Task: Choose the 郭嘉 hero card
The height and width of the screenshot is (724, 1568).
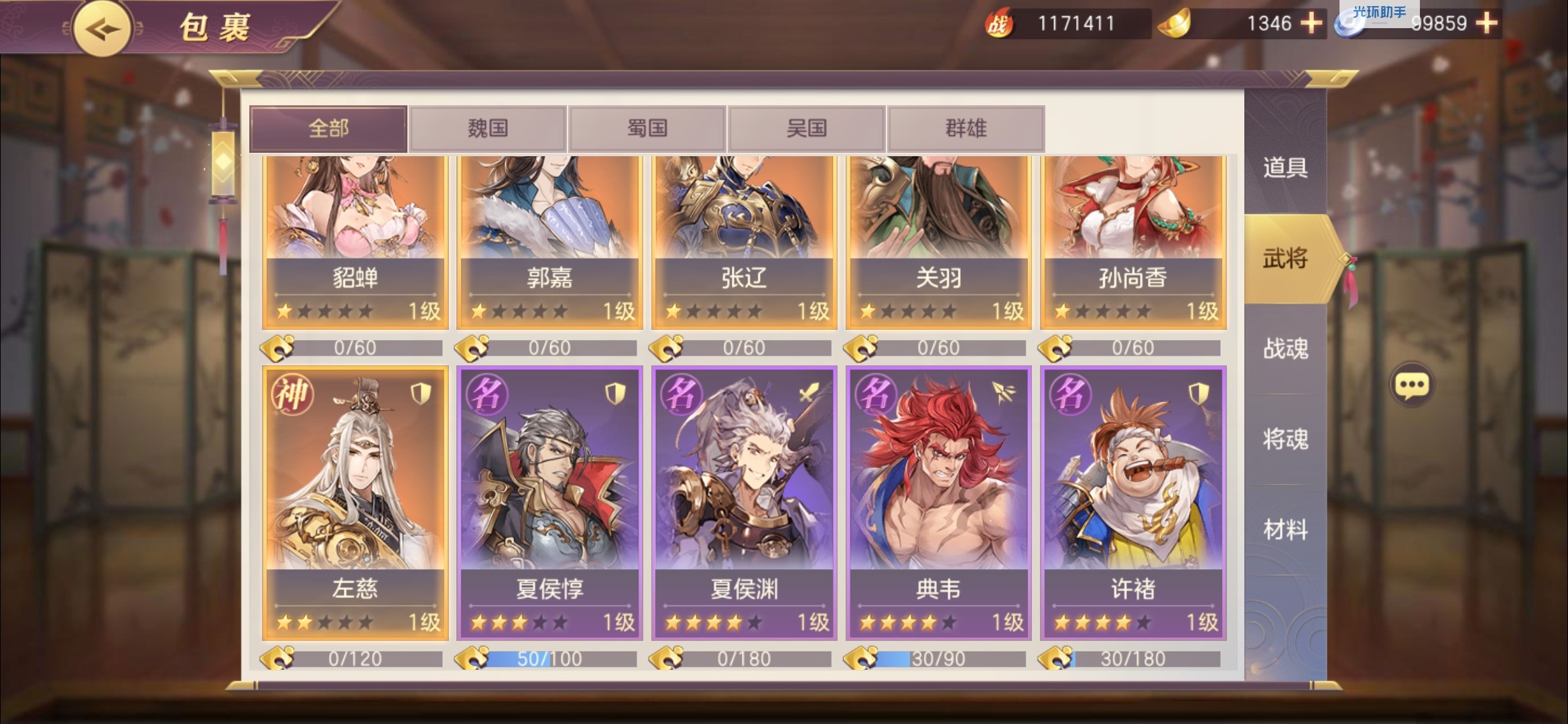Action: [x=549, y=241]
